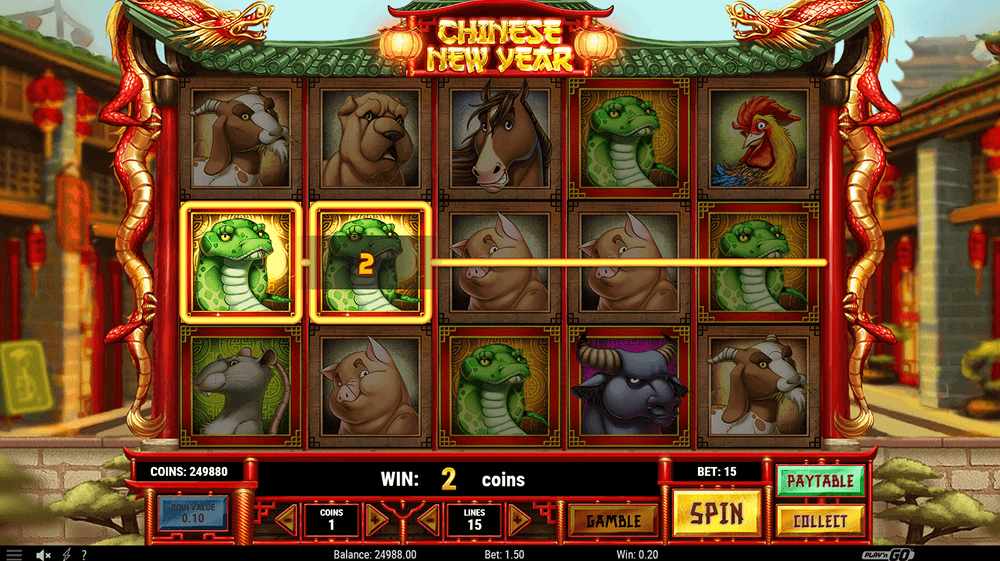Open the hamburger menu

coord(14,554)
